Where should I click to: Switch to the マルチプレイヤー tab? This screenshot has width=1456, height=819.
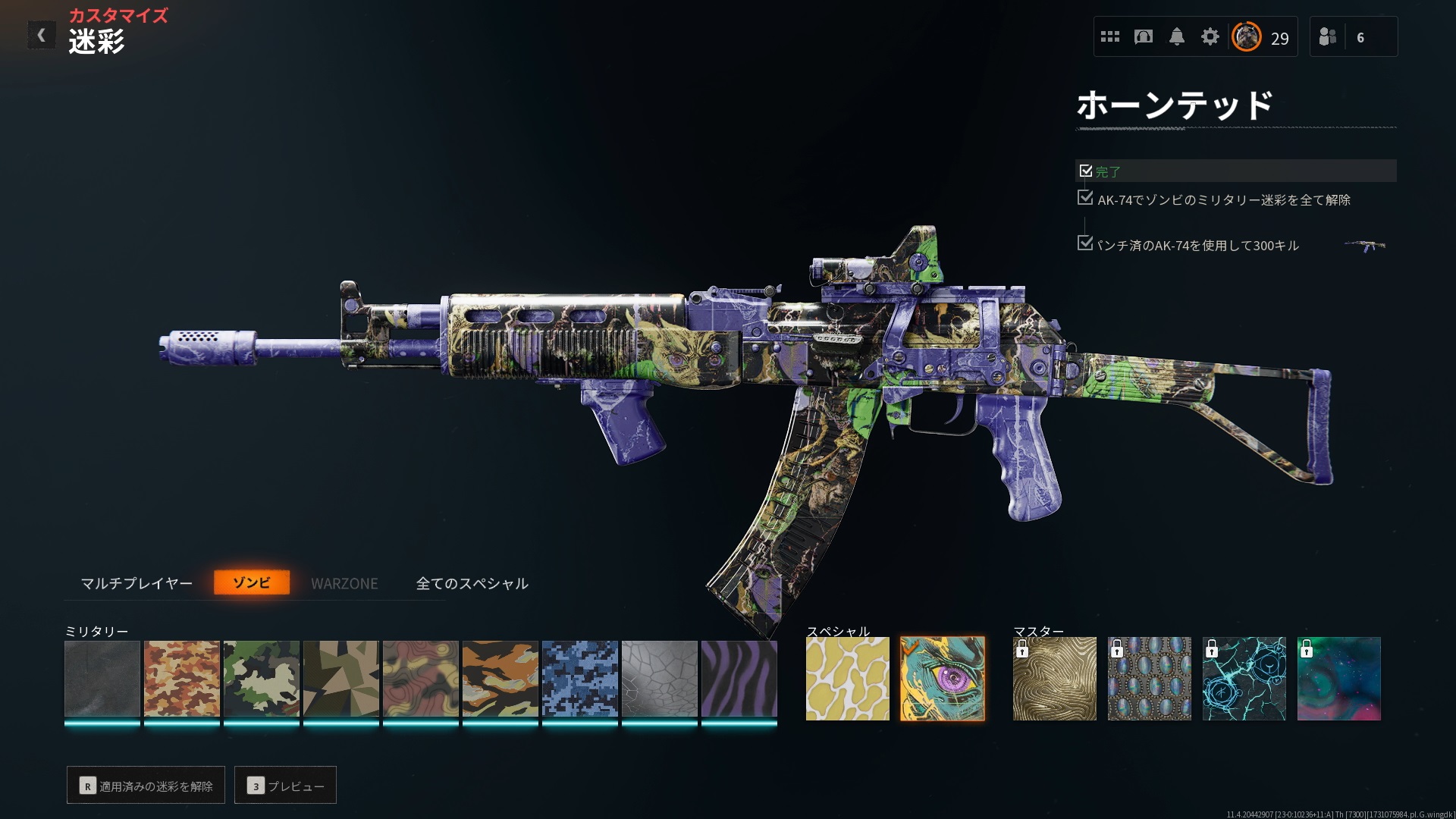pos(136,583)
